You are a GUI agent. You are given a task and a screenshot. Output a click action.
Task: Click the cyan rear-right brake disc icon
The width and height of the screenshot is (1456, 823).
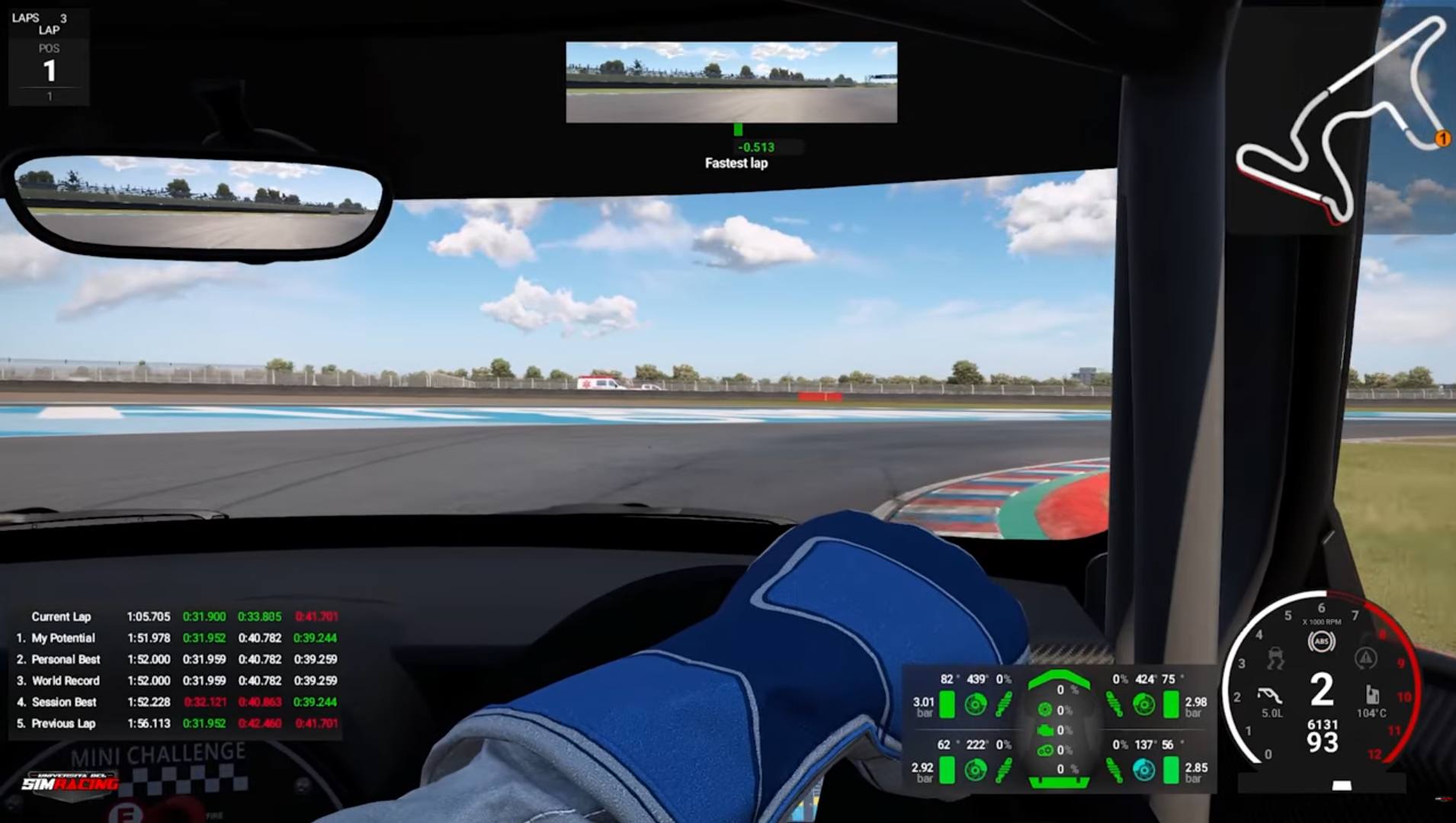1144,770
